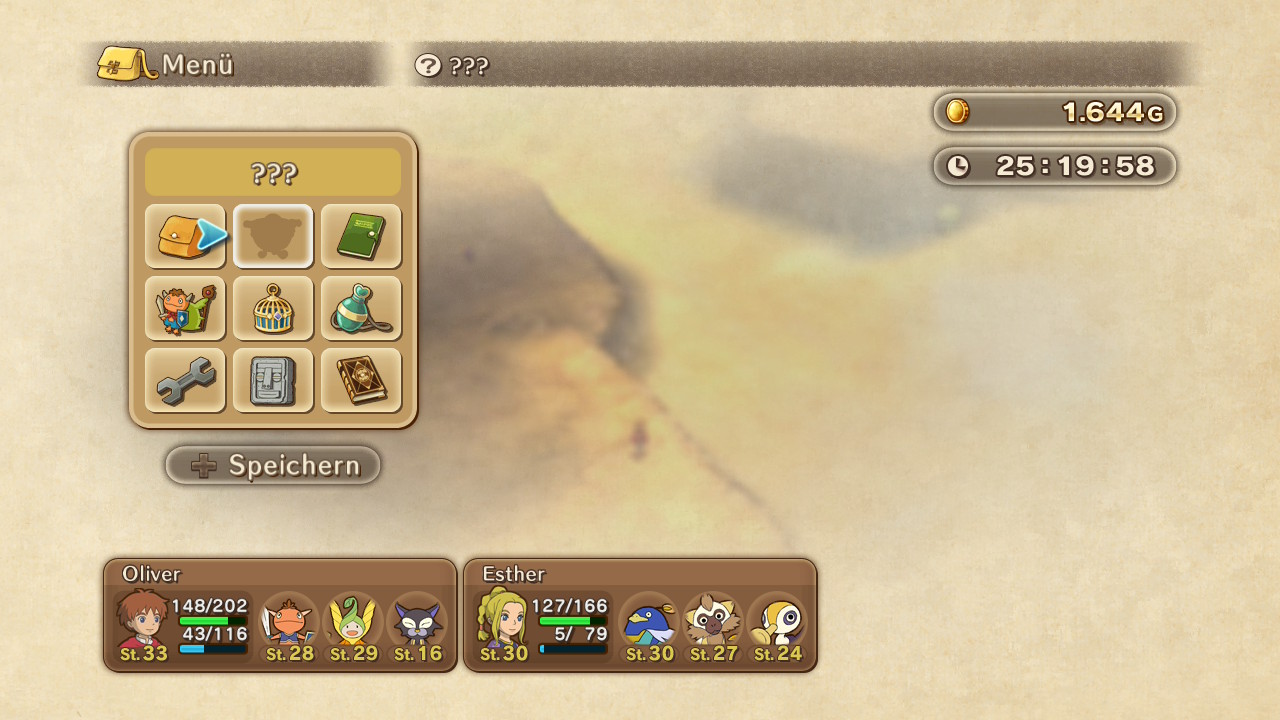The height and width of the screenshot is (720, 1280).
Task: Select Oliver's character portrait
Action: [143, 620]
